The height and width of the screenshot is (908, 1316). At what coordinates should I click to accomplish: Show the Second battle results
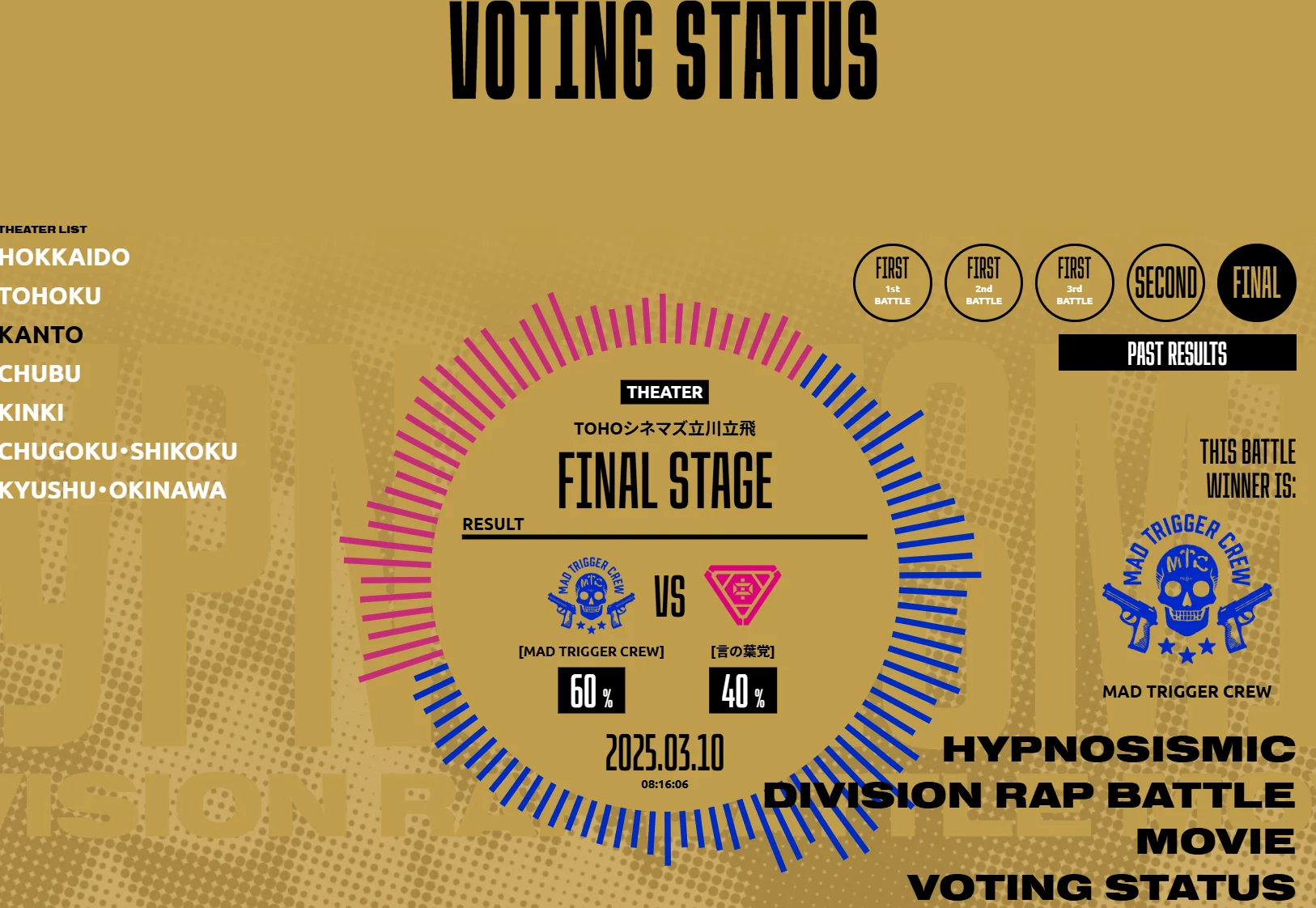pos(1165,283)
